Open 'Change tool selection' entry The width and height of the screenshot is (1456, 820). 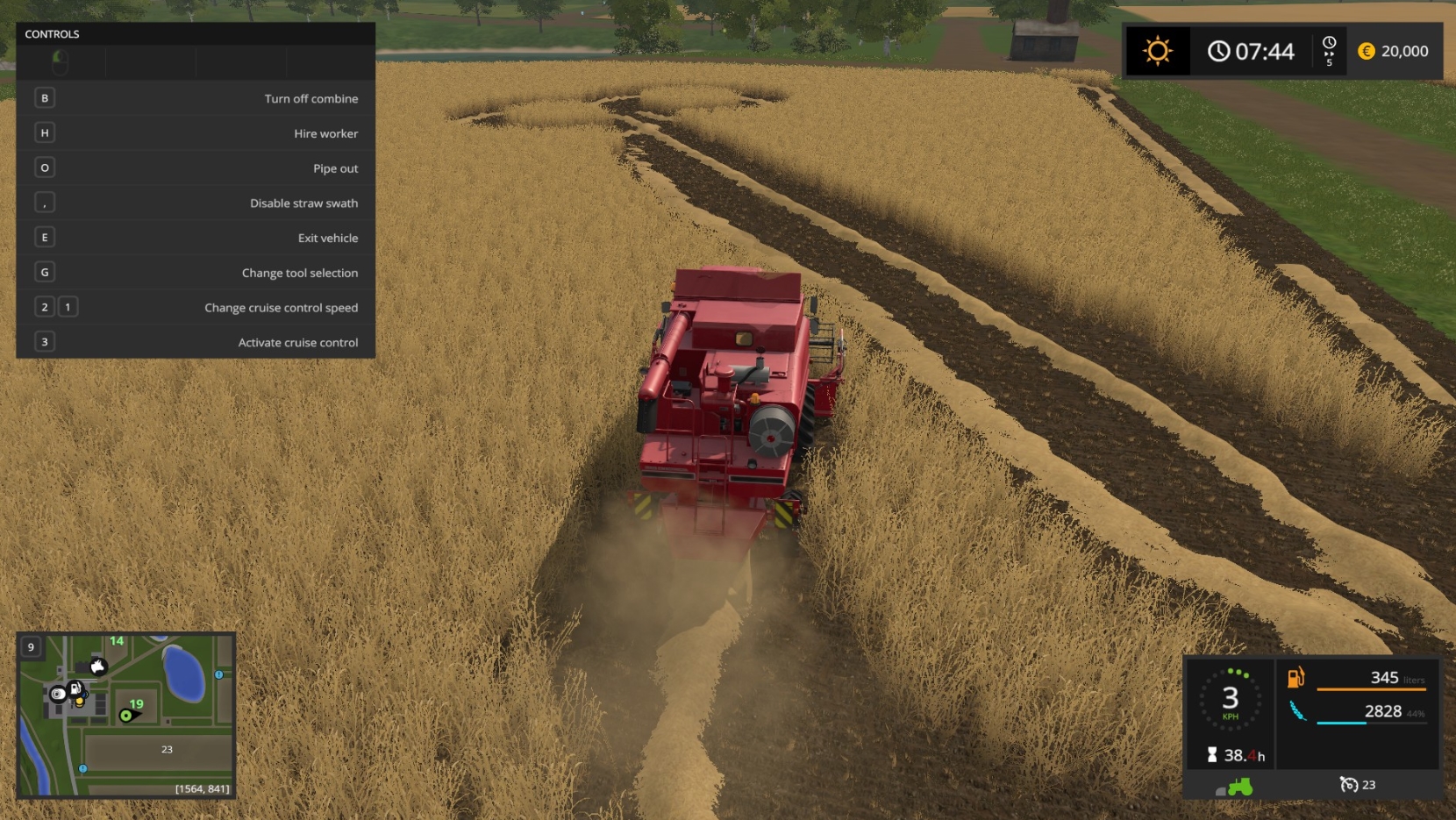196,272
